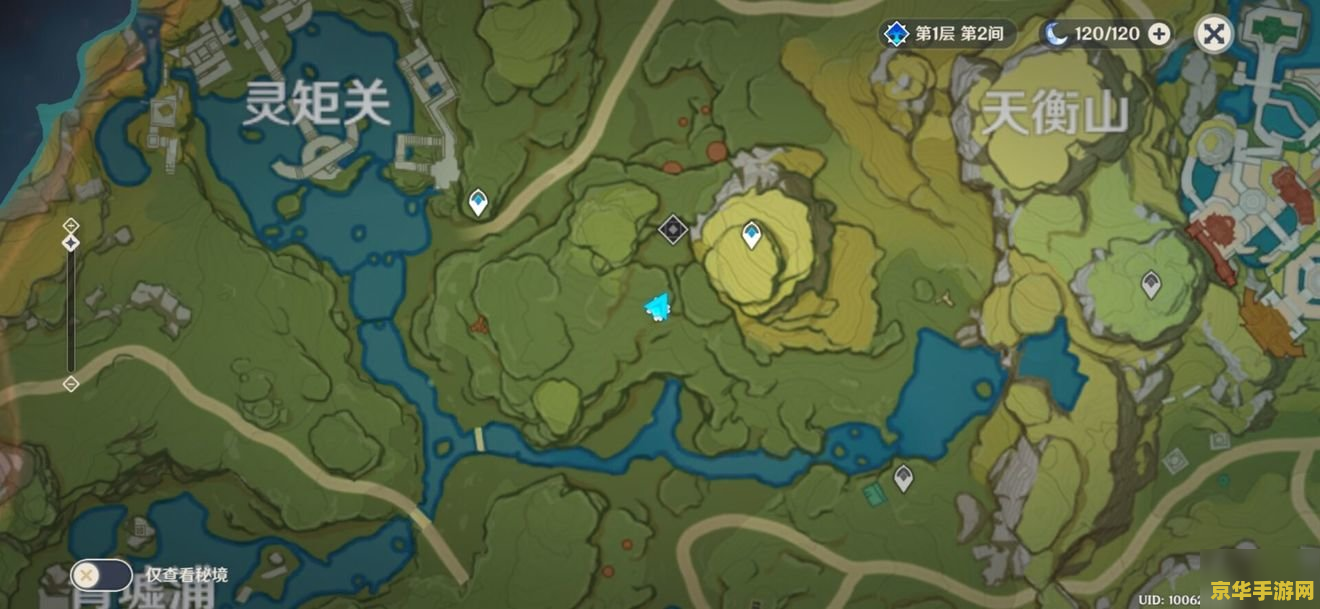This screenshot has height=609, width=1320.
Task: Zoom out using the map slider's bottom button
Action: (71, 384)
